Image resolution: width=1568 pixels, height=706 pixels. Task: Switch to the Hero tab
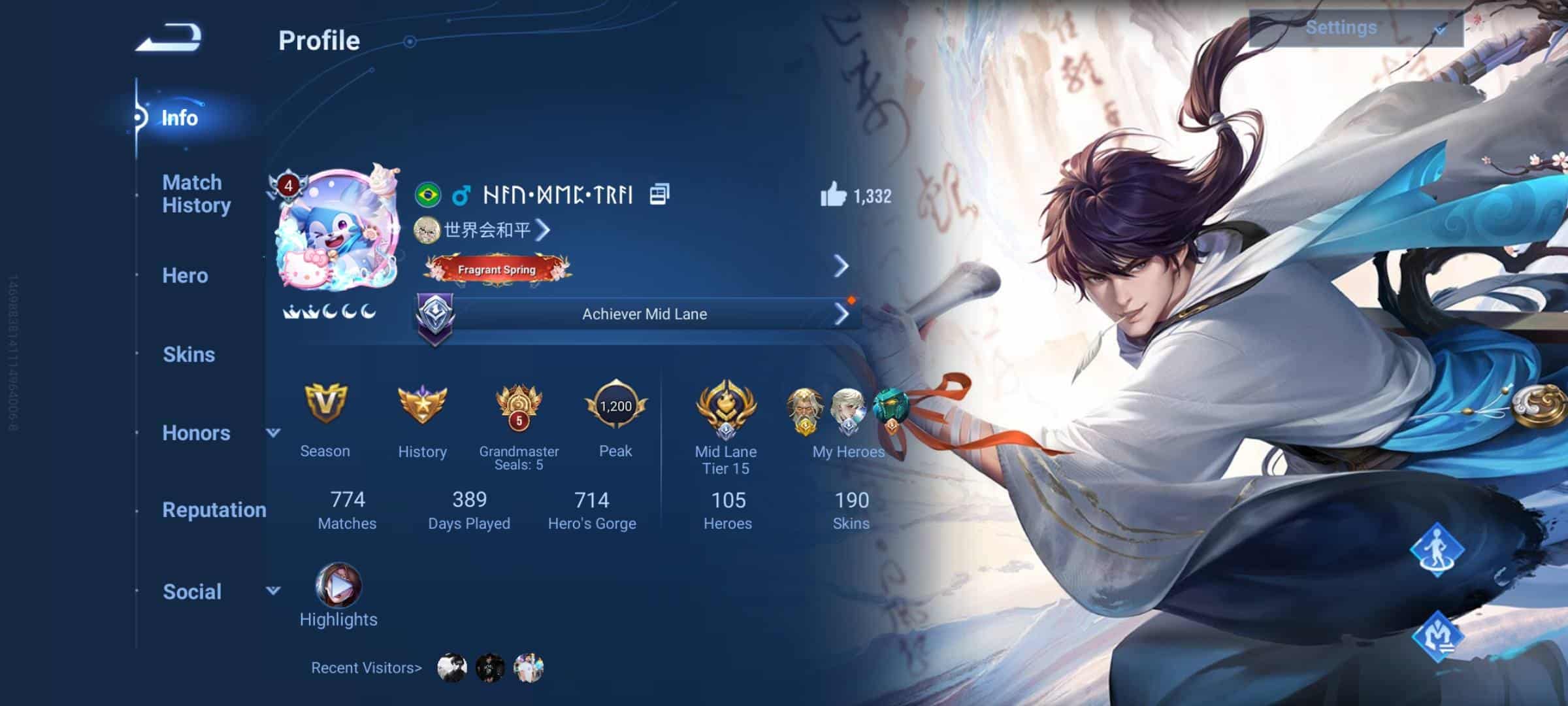[x=185, y=276]
